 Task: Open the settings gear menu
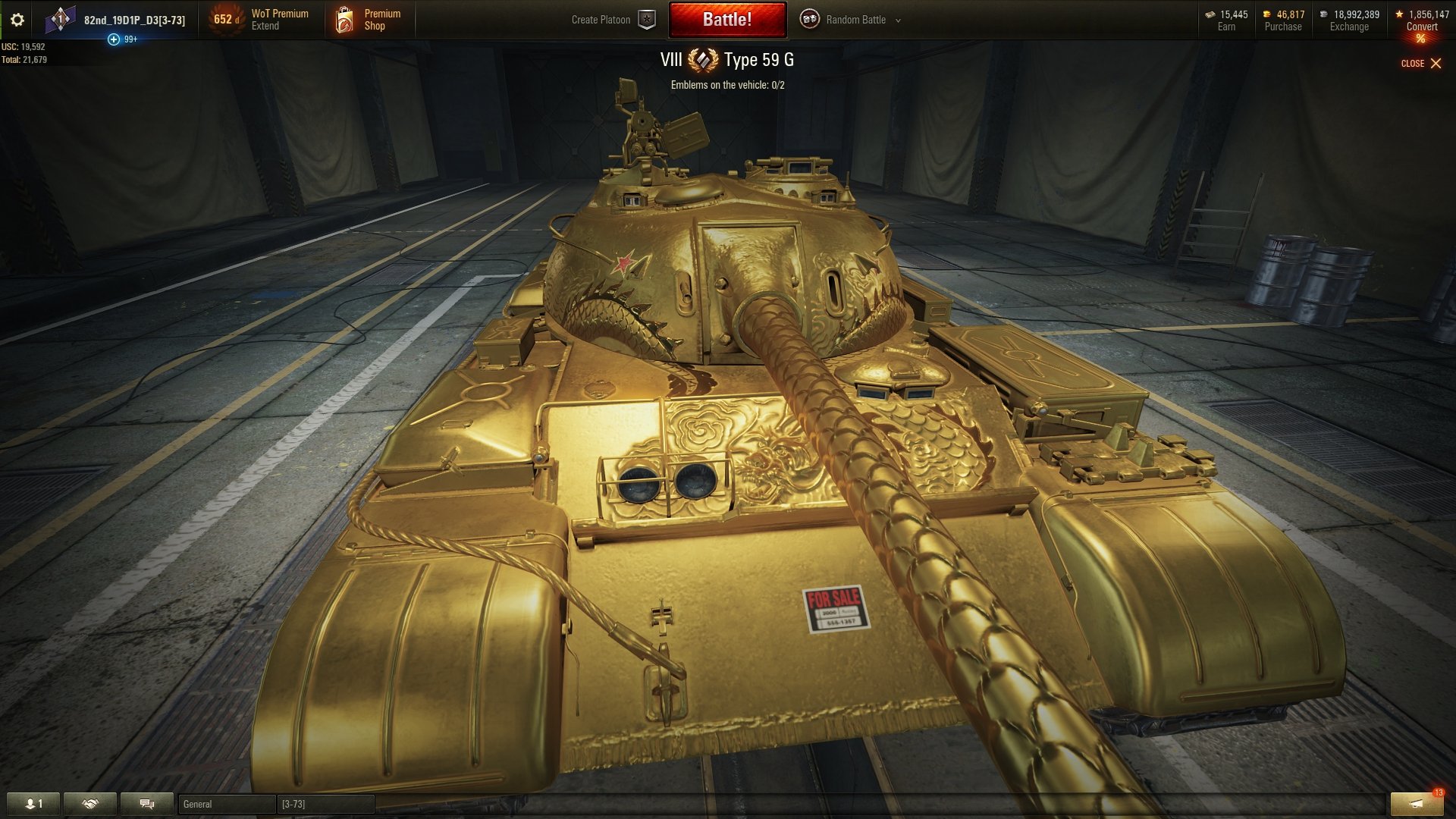pyautogui.click(x=17, y=20)
